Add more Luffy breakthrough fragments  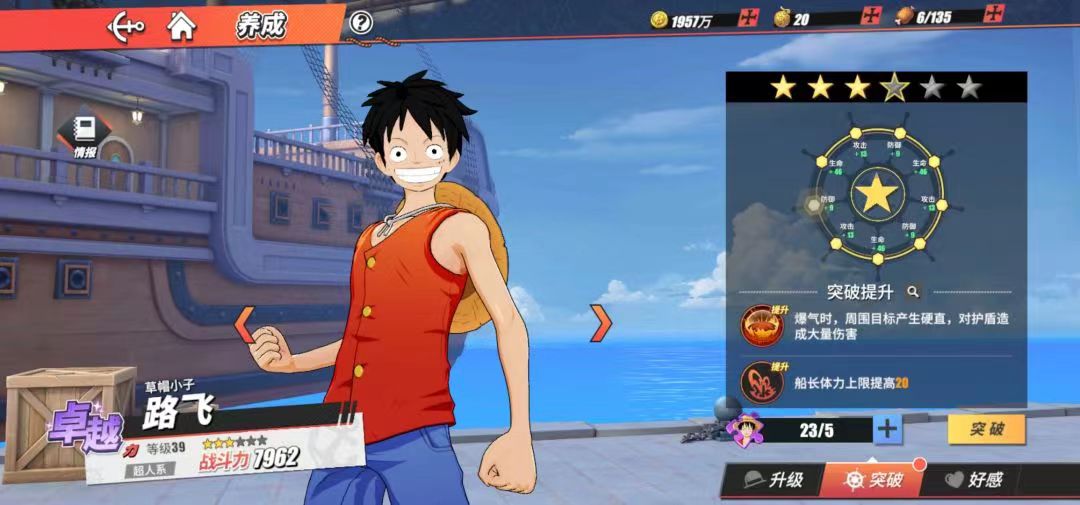887,430
